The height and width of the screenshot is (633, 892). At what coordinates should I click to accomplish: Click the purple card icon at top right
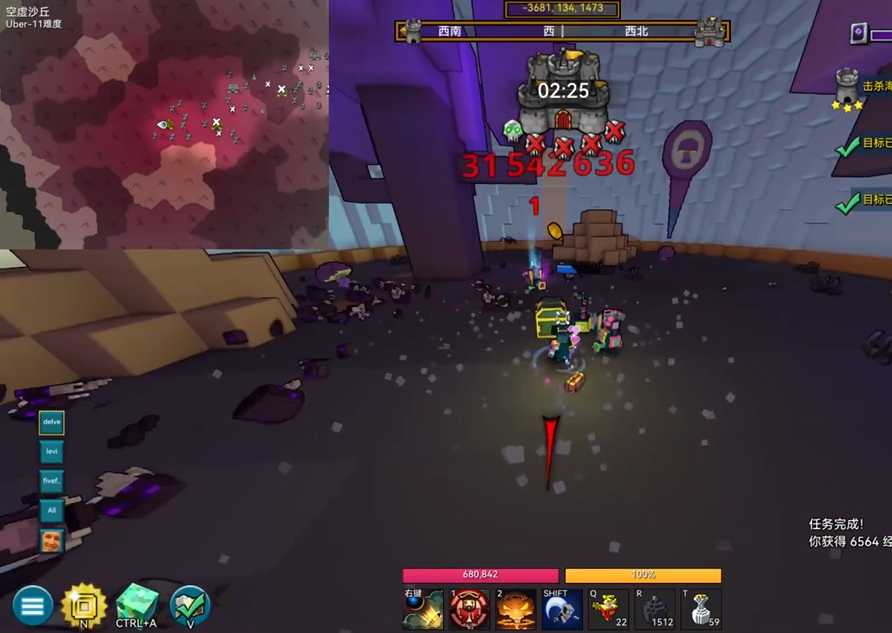coord(858,34)
